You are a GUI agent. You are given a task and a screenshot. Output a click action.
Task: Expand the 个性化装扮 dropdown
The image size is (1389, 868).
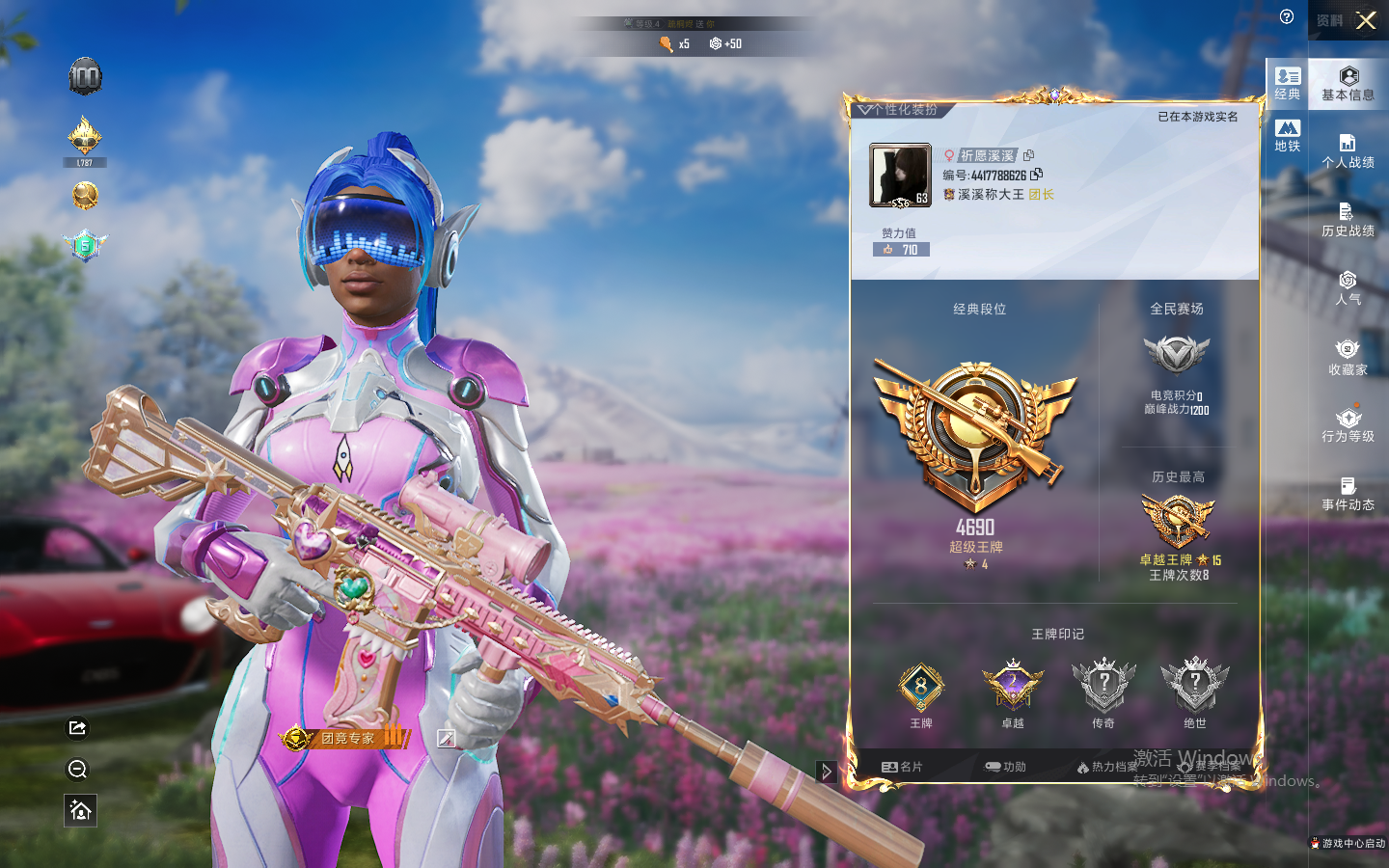tap(864, 110)
